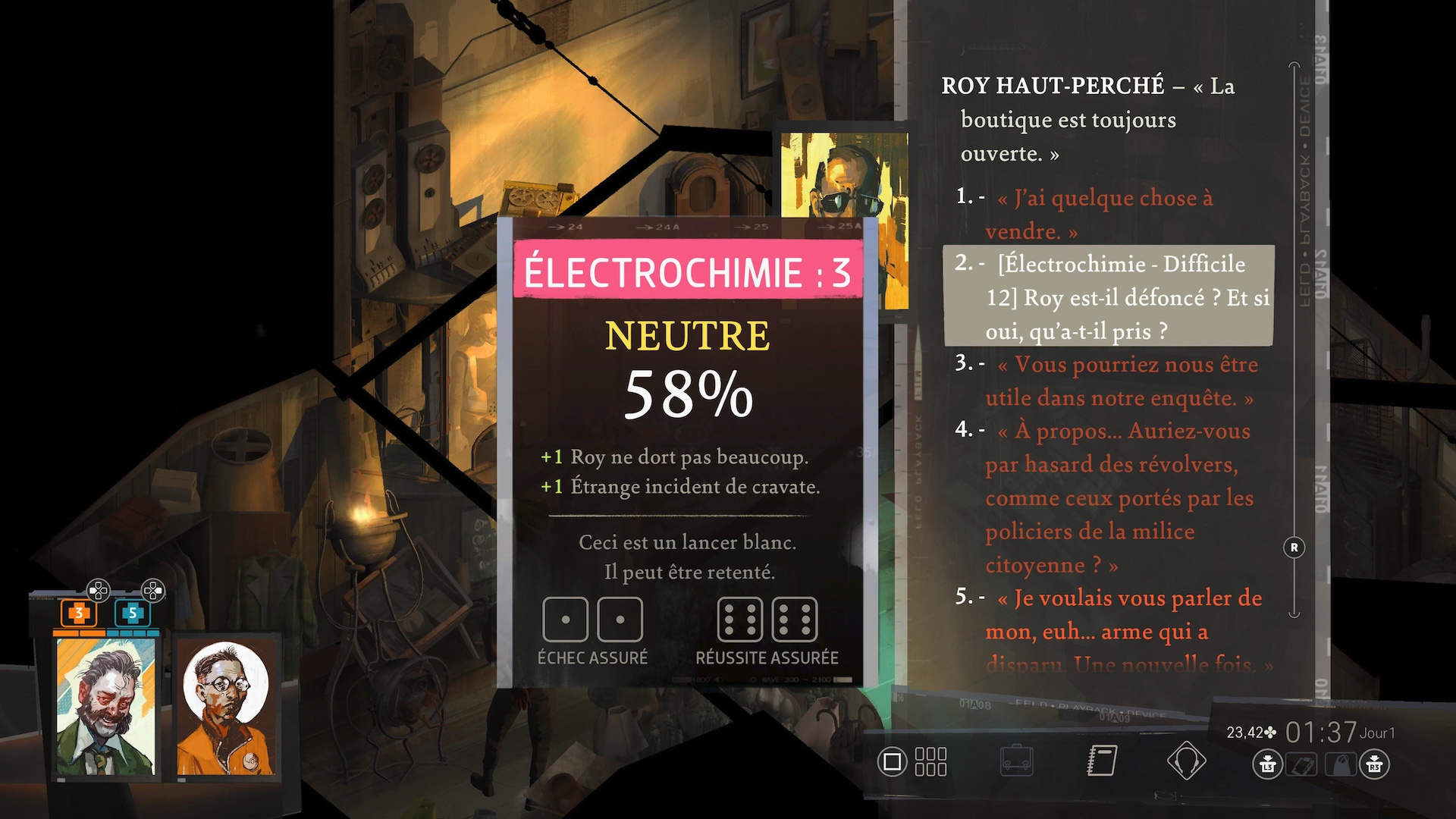Pick "Vous pourriez nous être utile" reply
Viewport: 1456px width, 819px height.
point(1120,381)
